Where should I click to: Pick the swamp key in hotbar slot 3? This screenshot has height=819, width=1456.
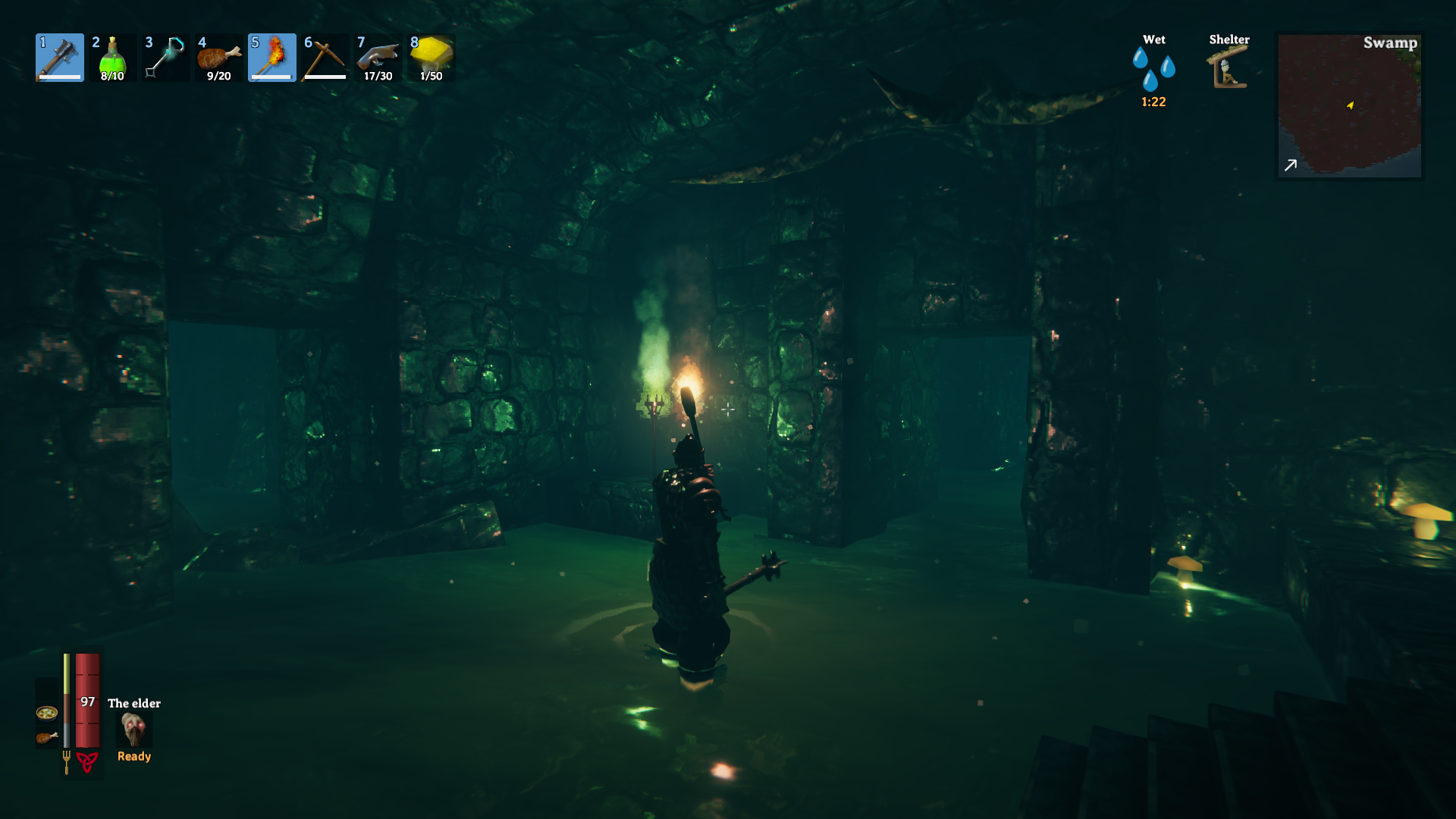click(165, 58)
